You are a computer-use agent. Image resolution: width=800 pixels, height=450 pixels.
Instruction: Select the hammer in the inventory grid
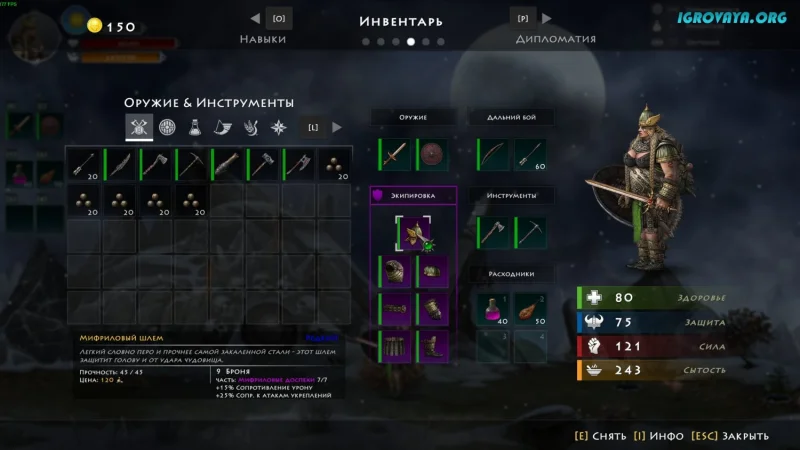262,164
